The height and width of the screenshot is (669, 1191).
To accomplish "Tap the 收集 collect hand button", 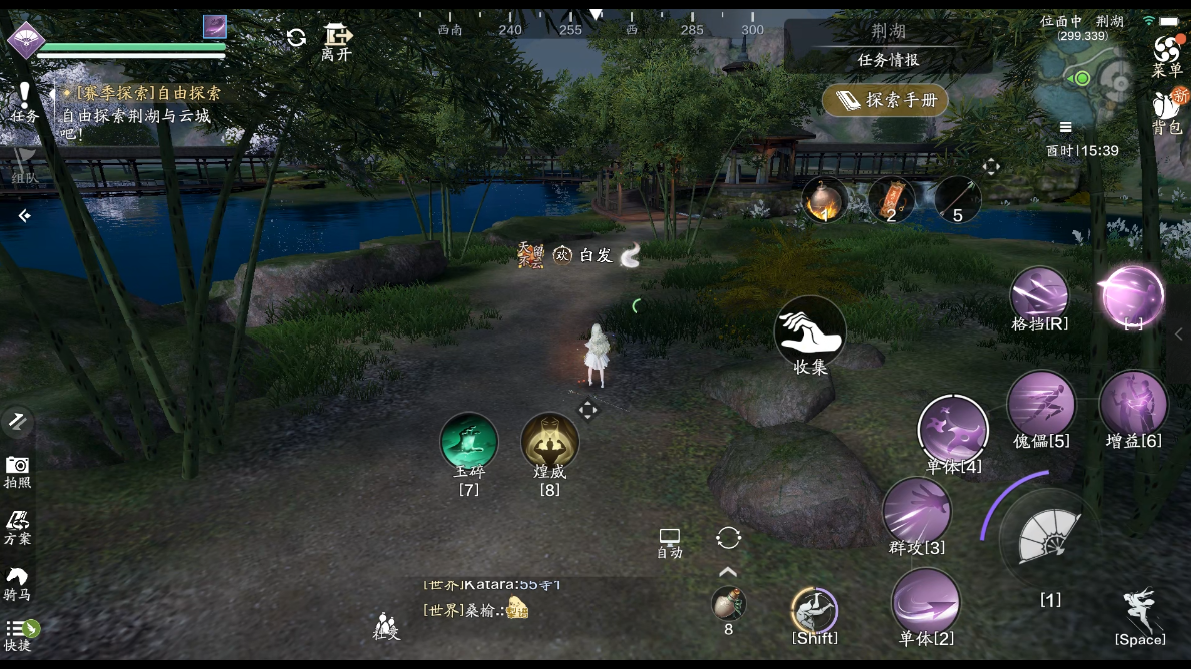I will pyautogui.click(x=810, y=331).
